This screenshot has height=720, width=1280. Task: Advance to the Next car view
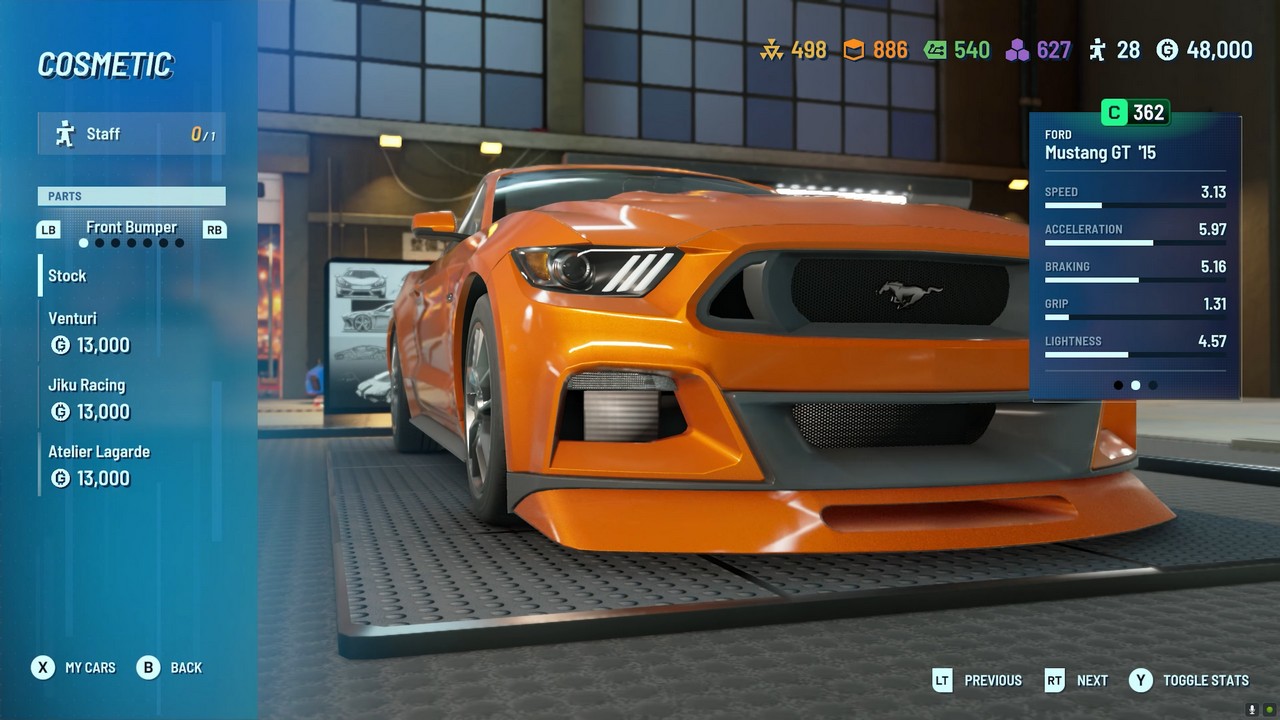1076,680
